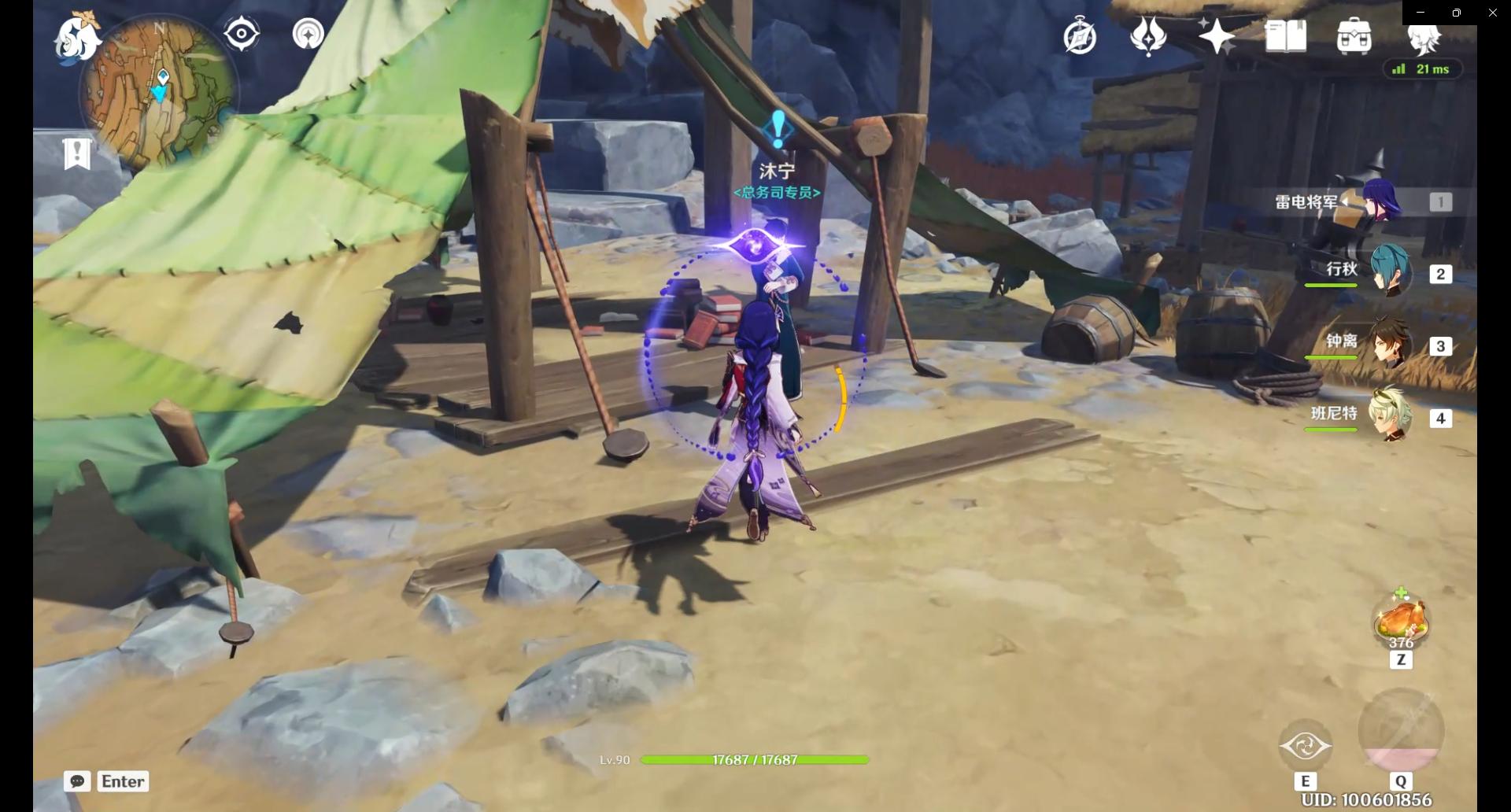
Task: Activate the elemental skill icon
Action: point(1305,745)
